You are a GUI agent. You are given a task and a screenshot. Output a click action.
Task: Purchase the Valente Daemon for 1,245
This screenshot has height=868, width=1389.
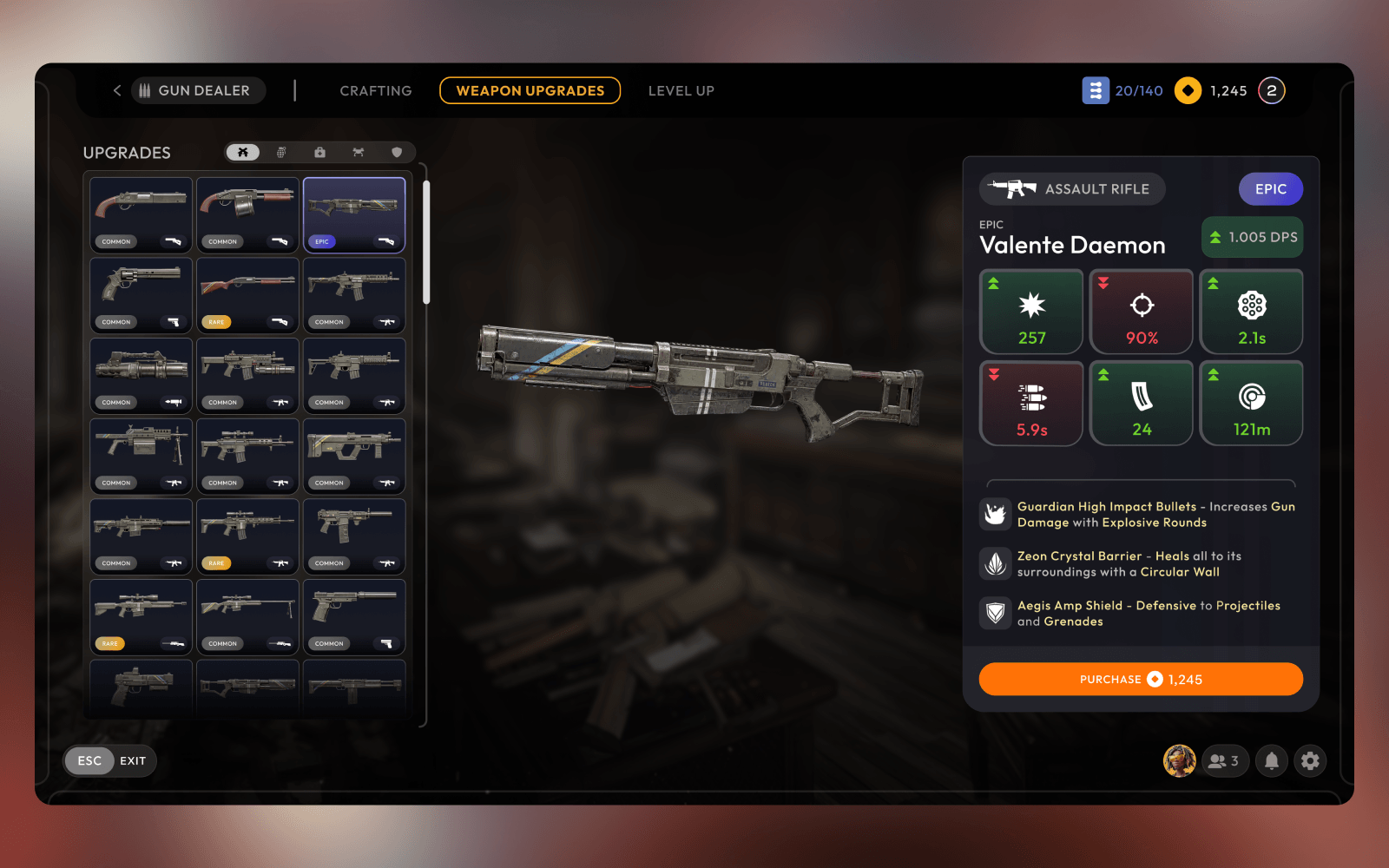[1140, 679]
